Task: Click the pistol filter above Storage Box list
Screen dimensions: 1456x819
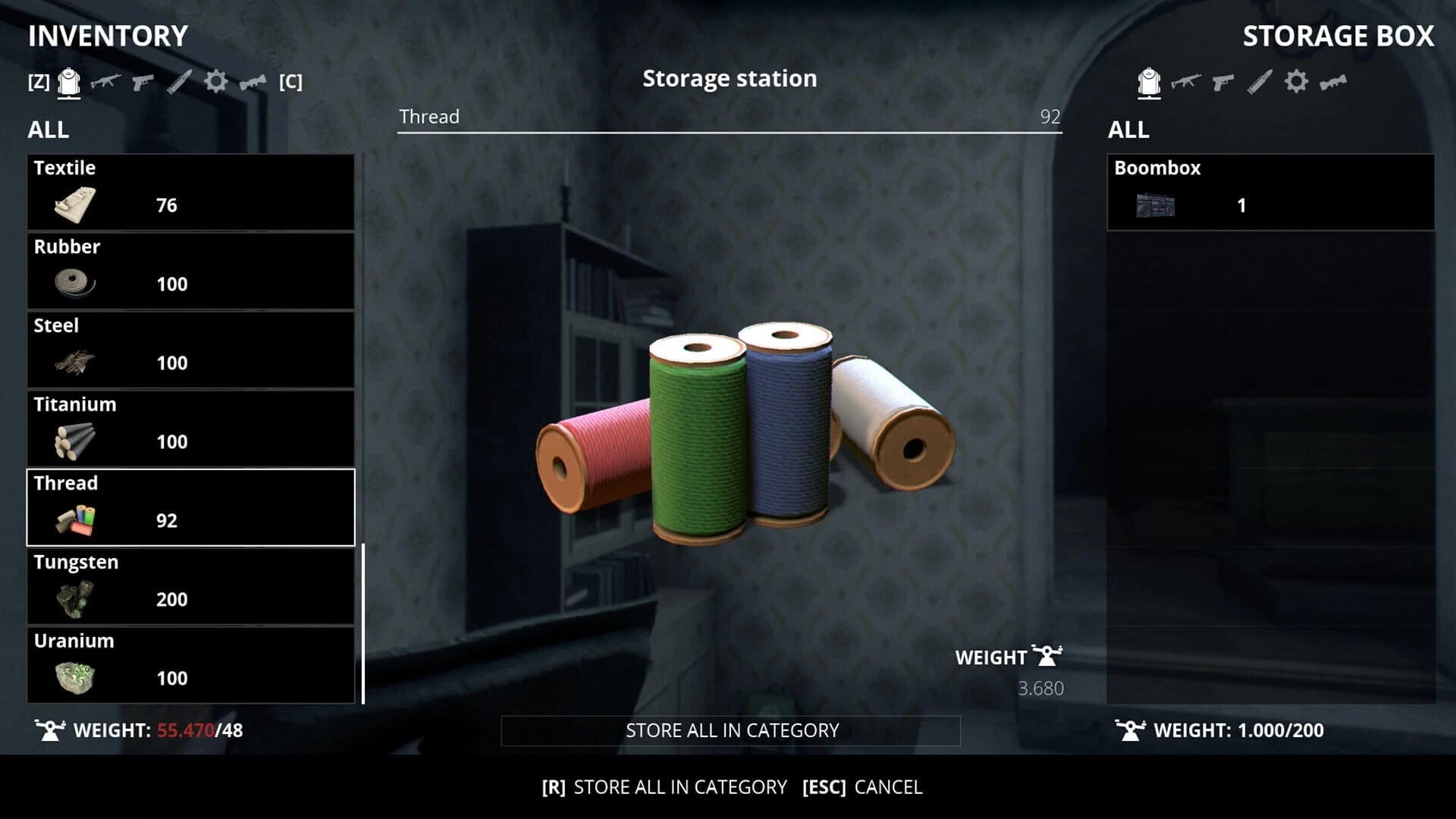Action: click(x=1225, y=83)
